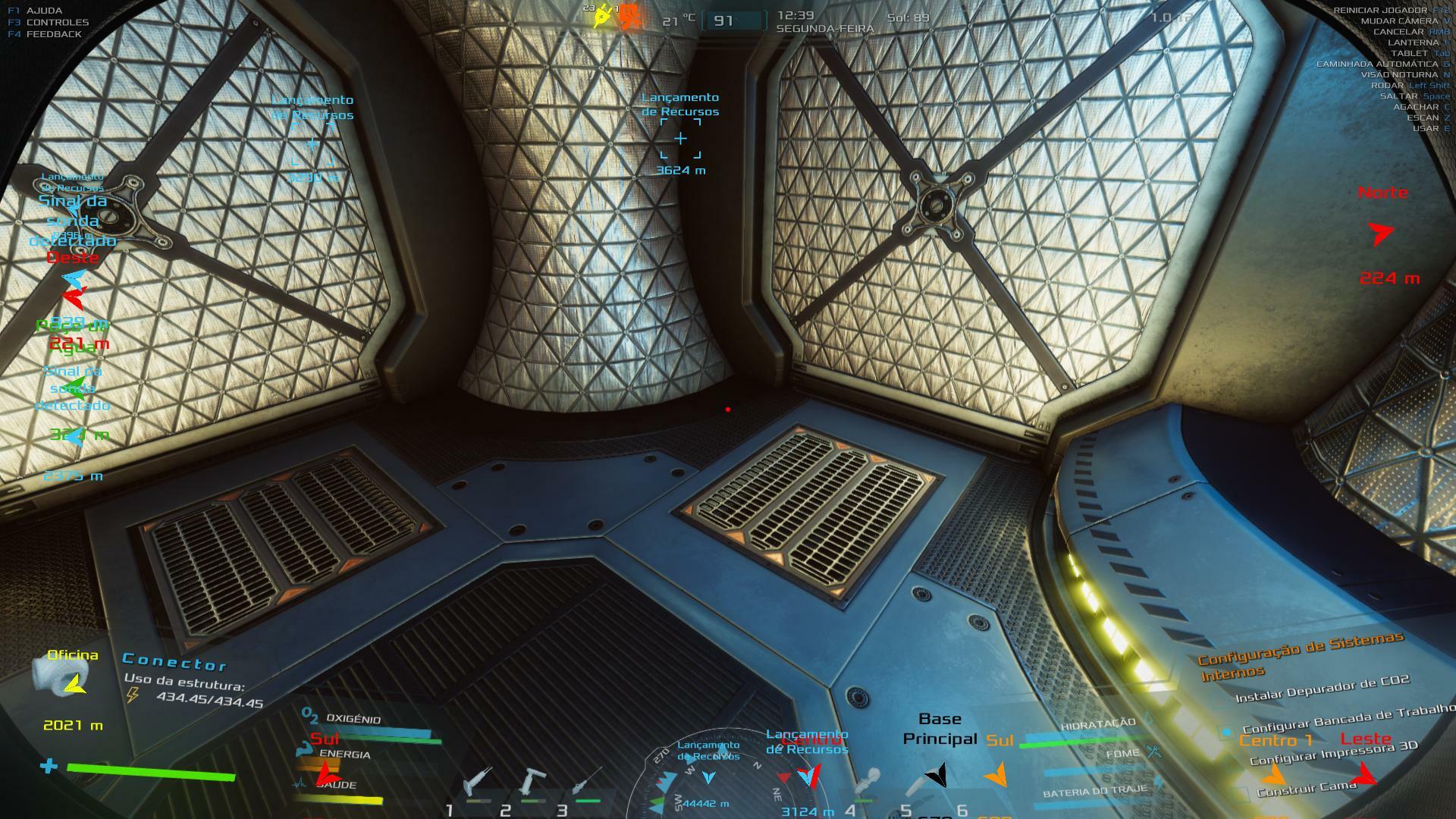
Task: Click the Base Principal black waypoint arrow
Action: [x=938, y=775]
